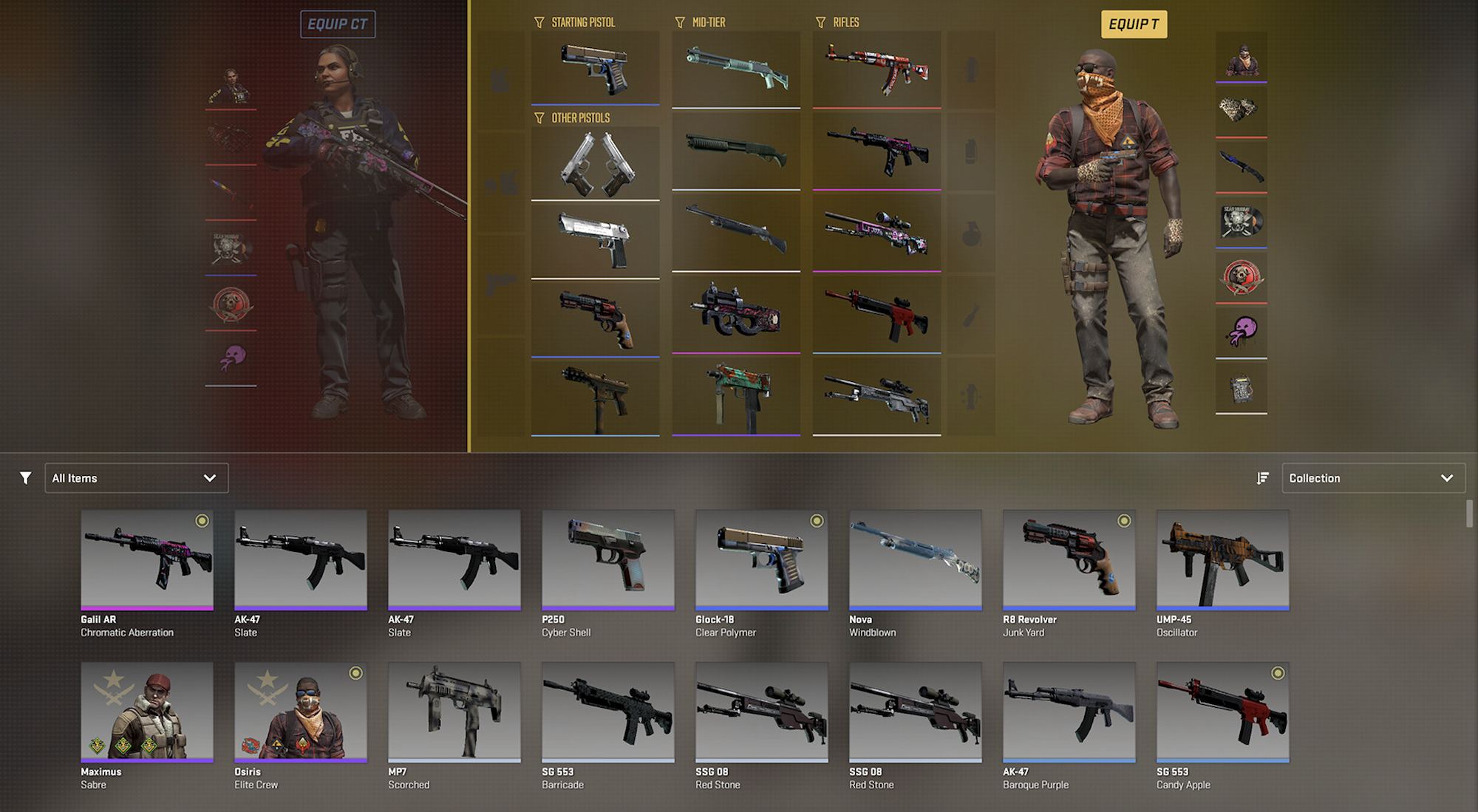
Task: Select the Galil AR Chromatic Aberration item
Action: [x=147, y=560]
